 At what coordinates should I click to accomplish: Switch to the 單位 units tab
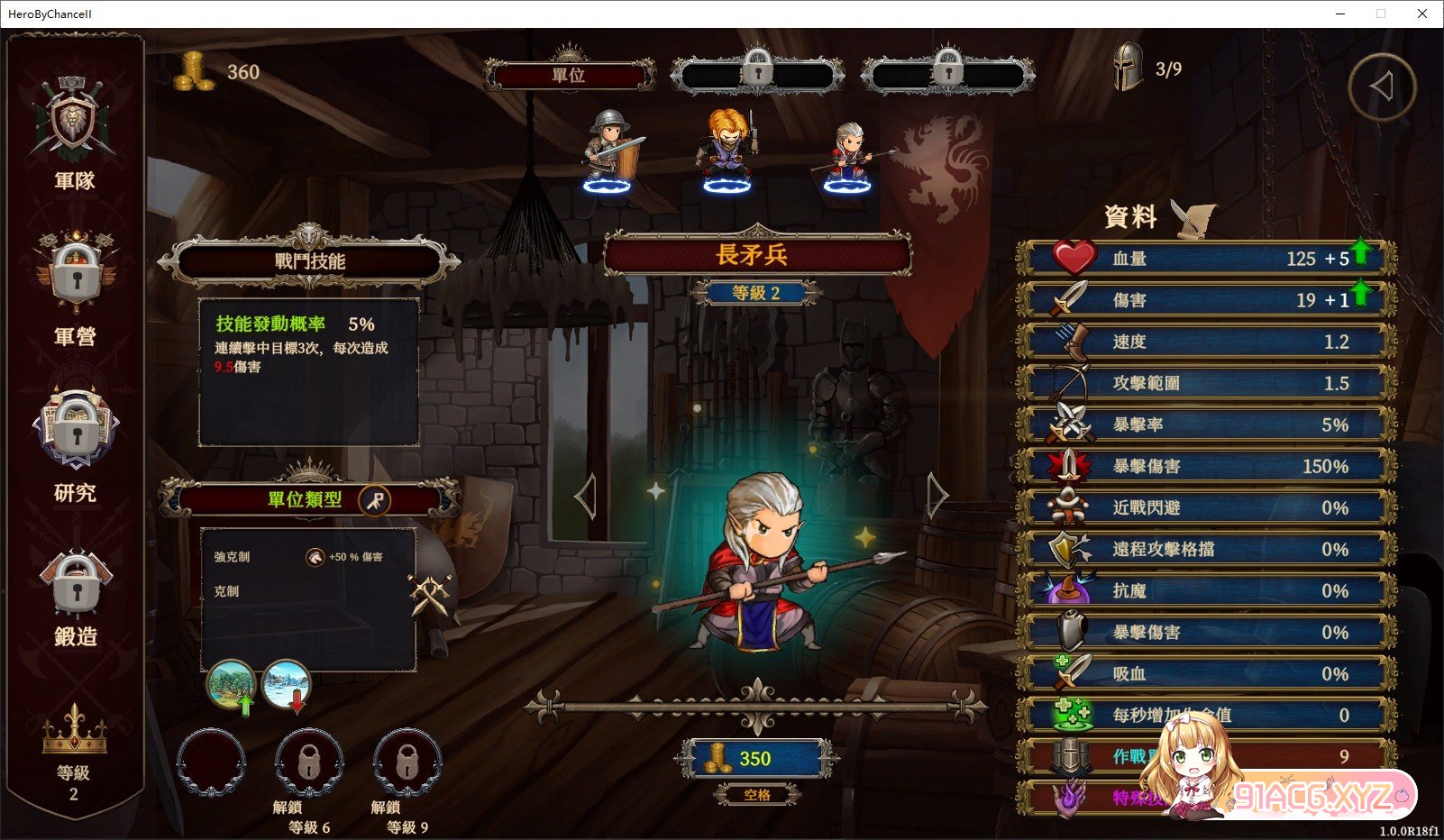[569, 76]
